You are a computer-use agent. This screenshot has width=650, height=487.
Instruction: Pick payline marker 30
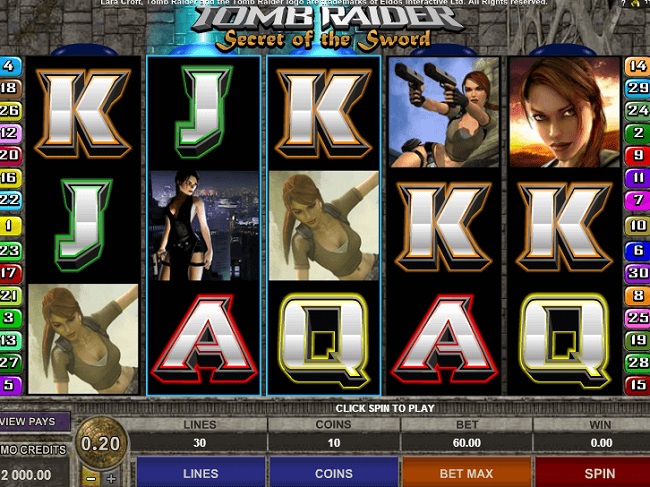click(x=637, y=273)
